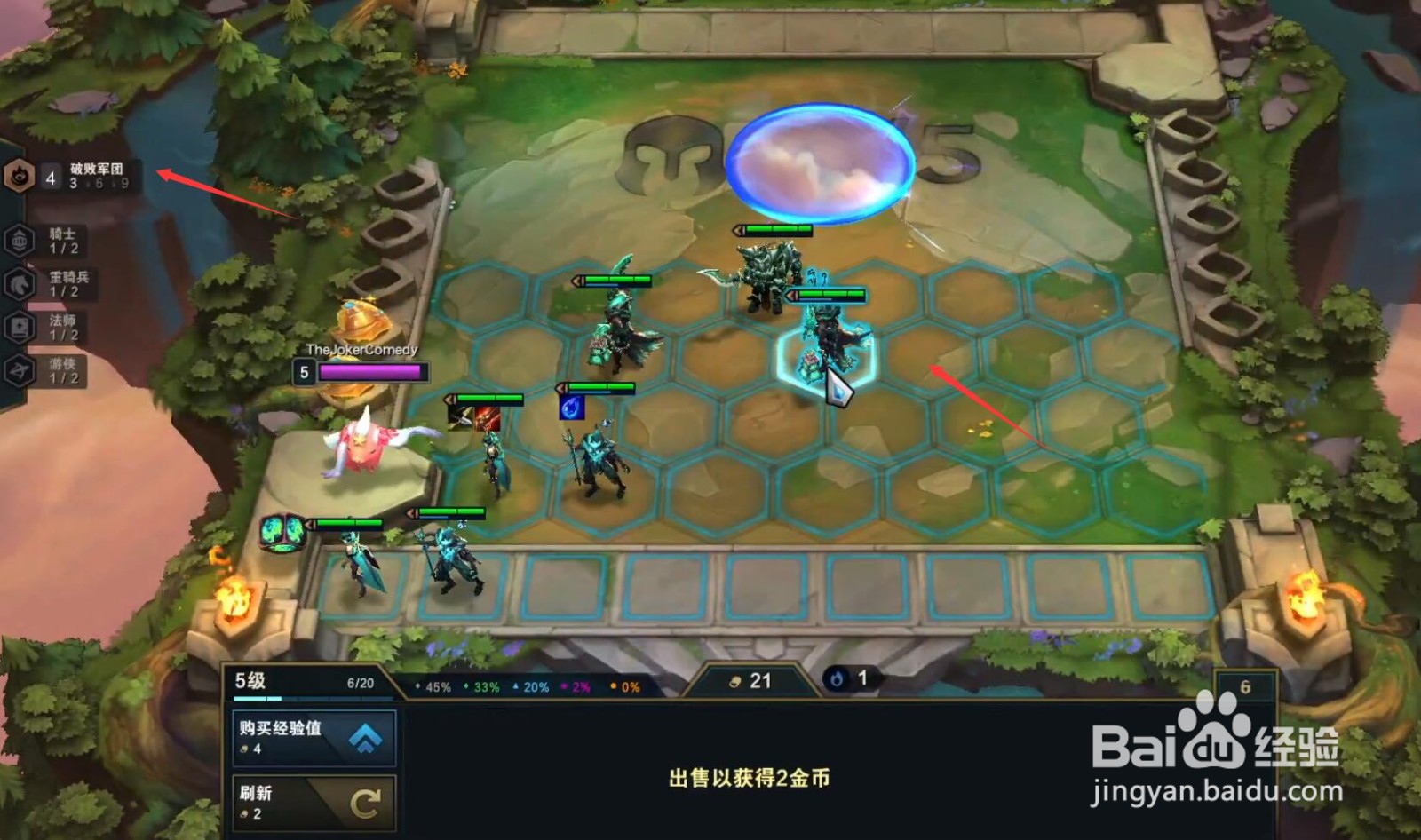Open the 重骑兵 cavalier trait icon

tap(20, 282)
